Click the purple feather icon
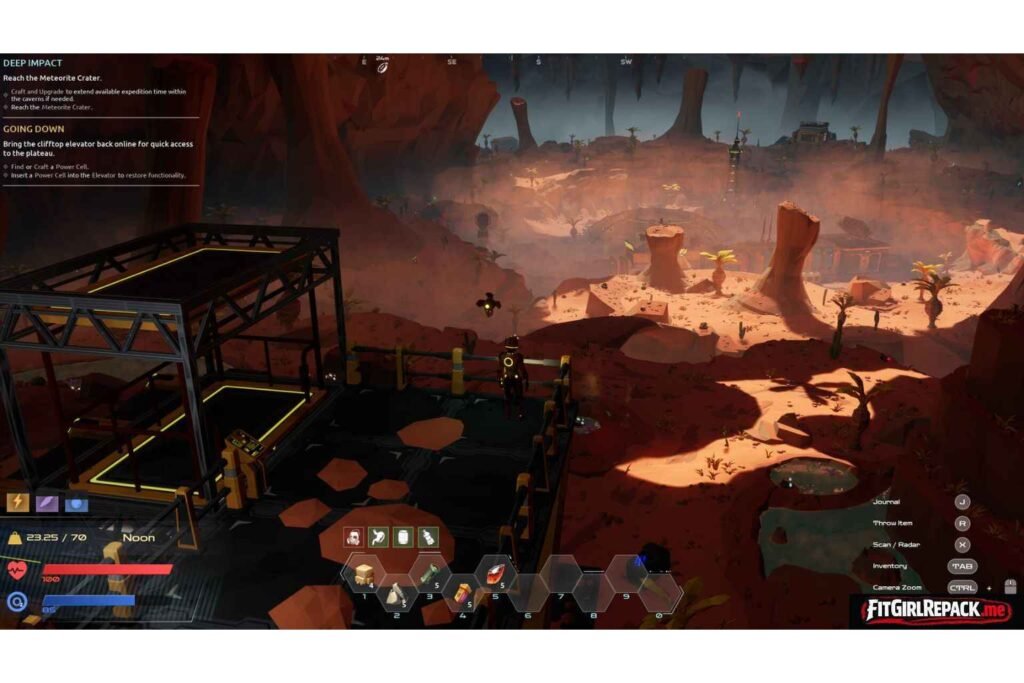1024x683 pixels. (x=47, y=502)
